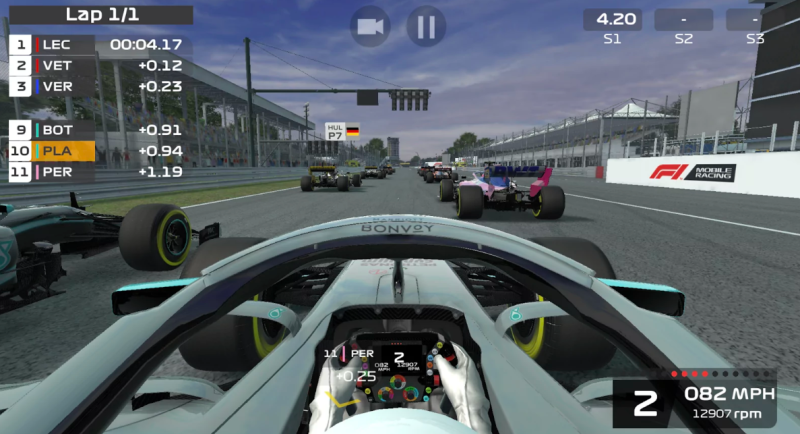Select highlighted PLA leaderboard row
800x434 pixels.
click(x=100, y=151)
